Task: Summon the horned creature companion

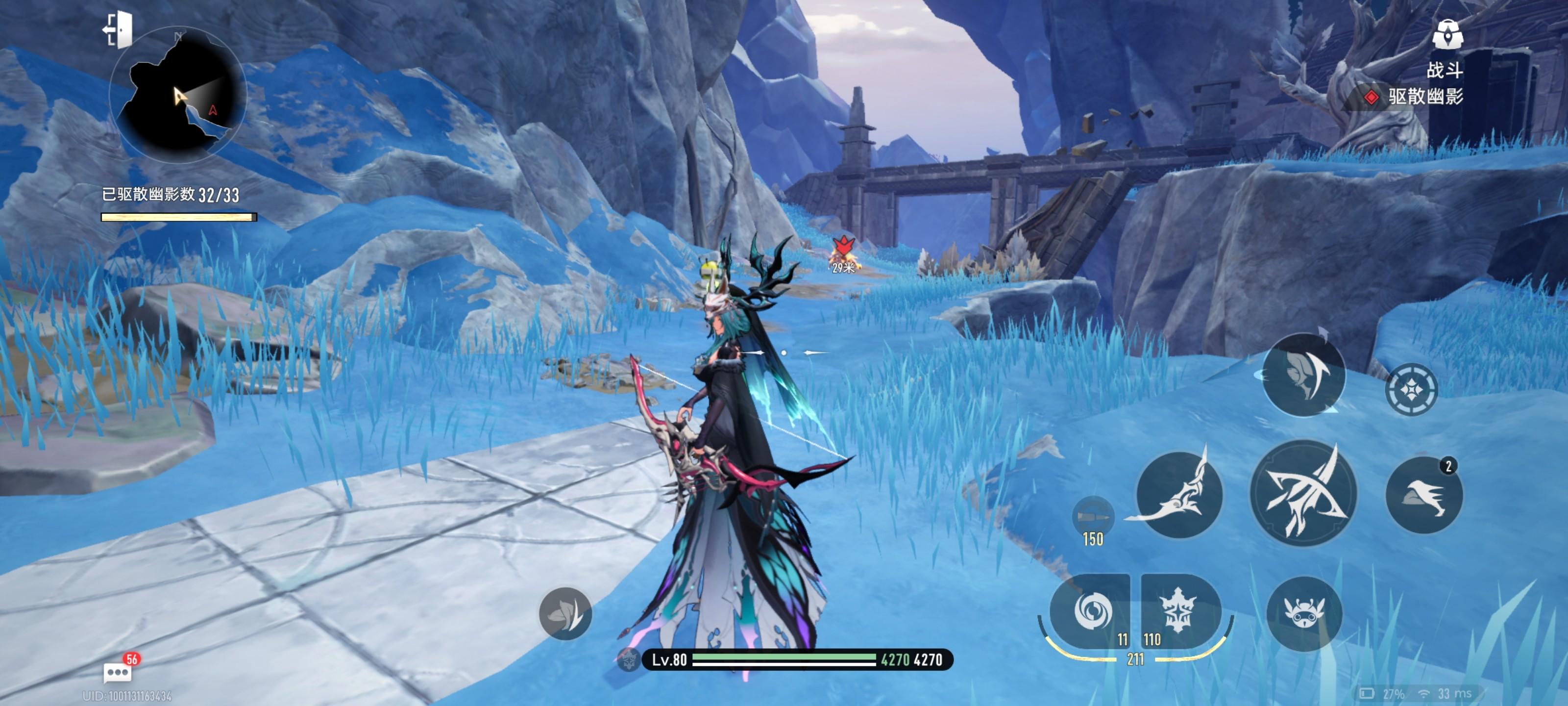Action: [1303, 613]
